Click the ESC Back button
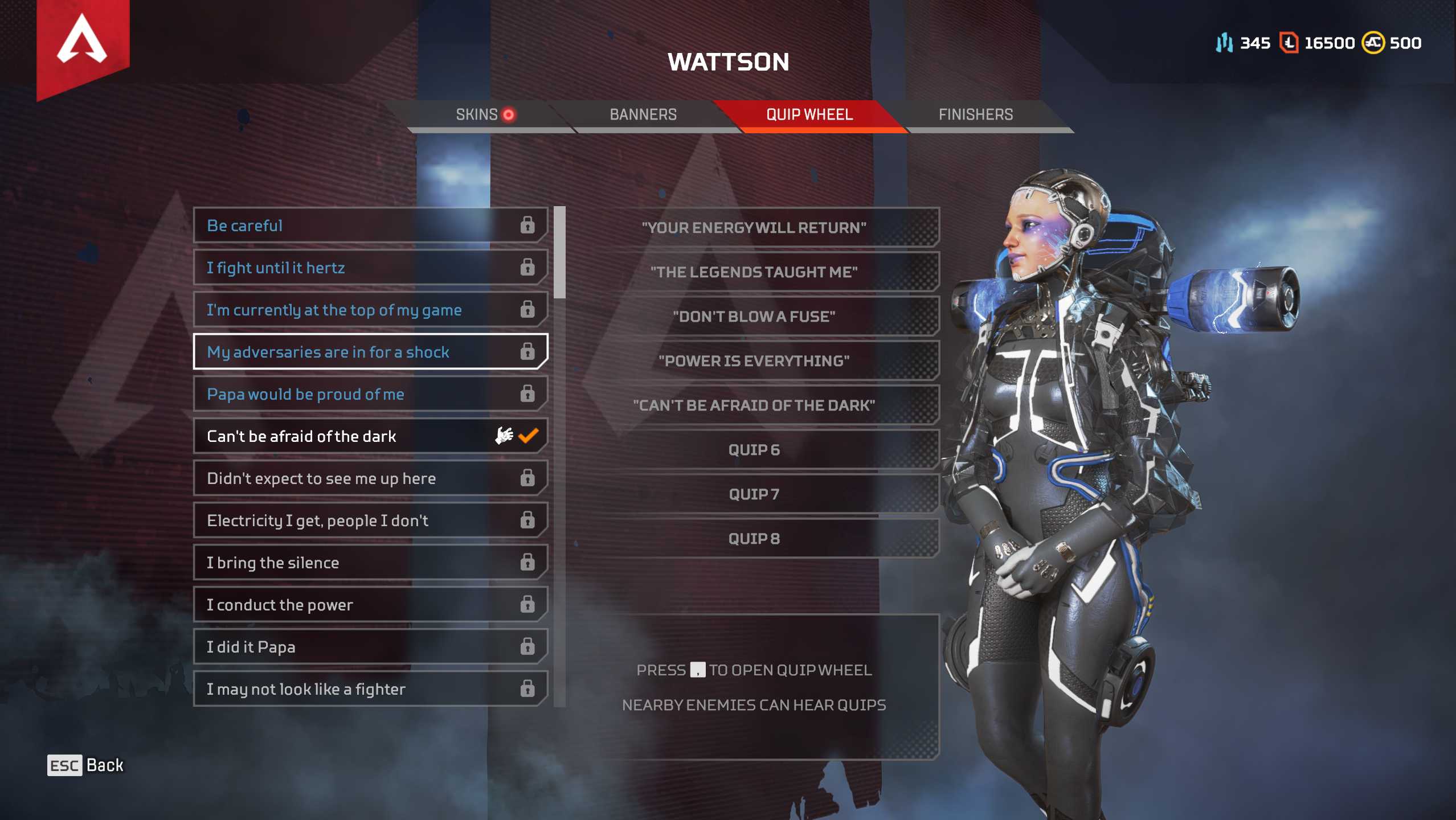Image resolution: width=1456 pixels, height=820 pixels. point(85,765)
